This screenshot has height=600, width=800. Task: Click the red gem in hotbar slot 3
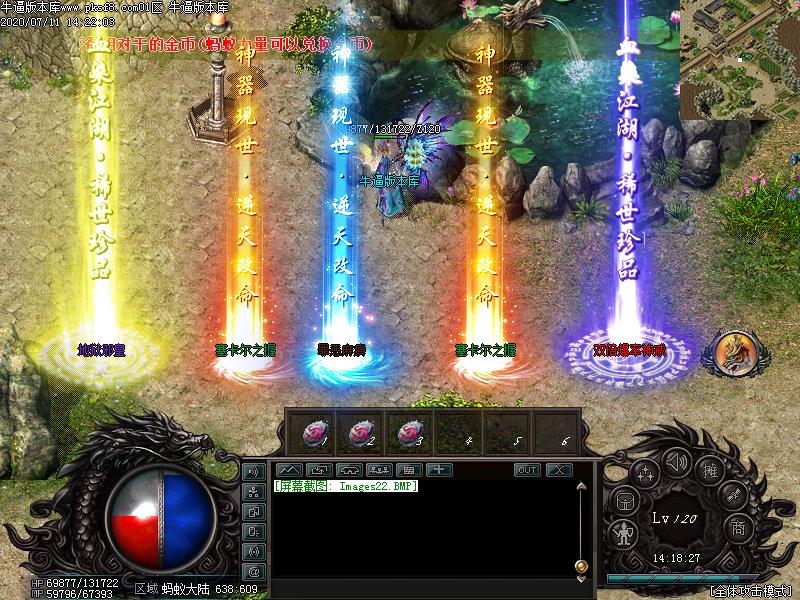click(x=410, y=433)
